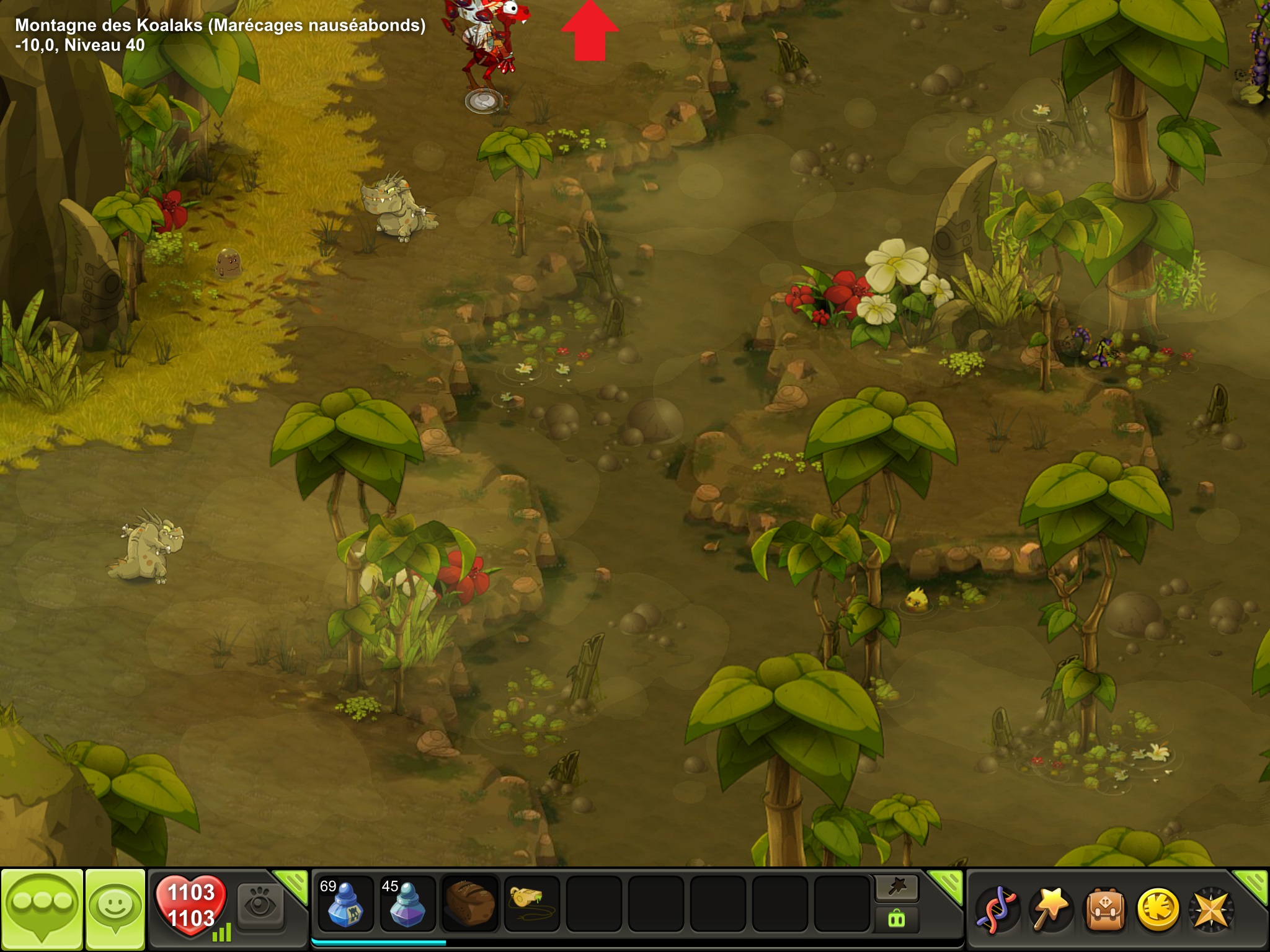Open the world map compass
1270x952 pixels.
click(1210, 909)
